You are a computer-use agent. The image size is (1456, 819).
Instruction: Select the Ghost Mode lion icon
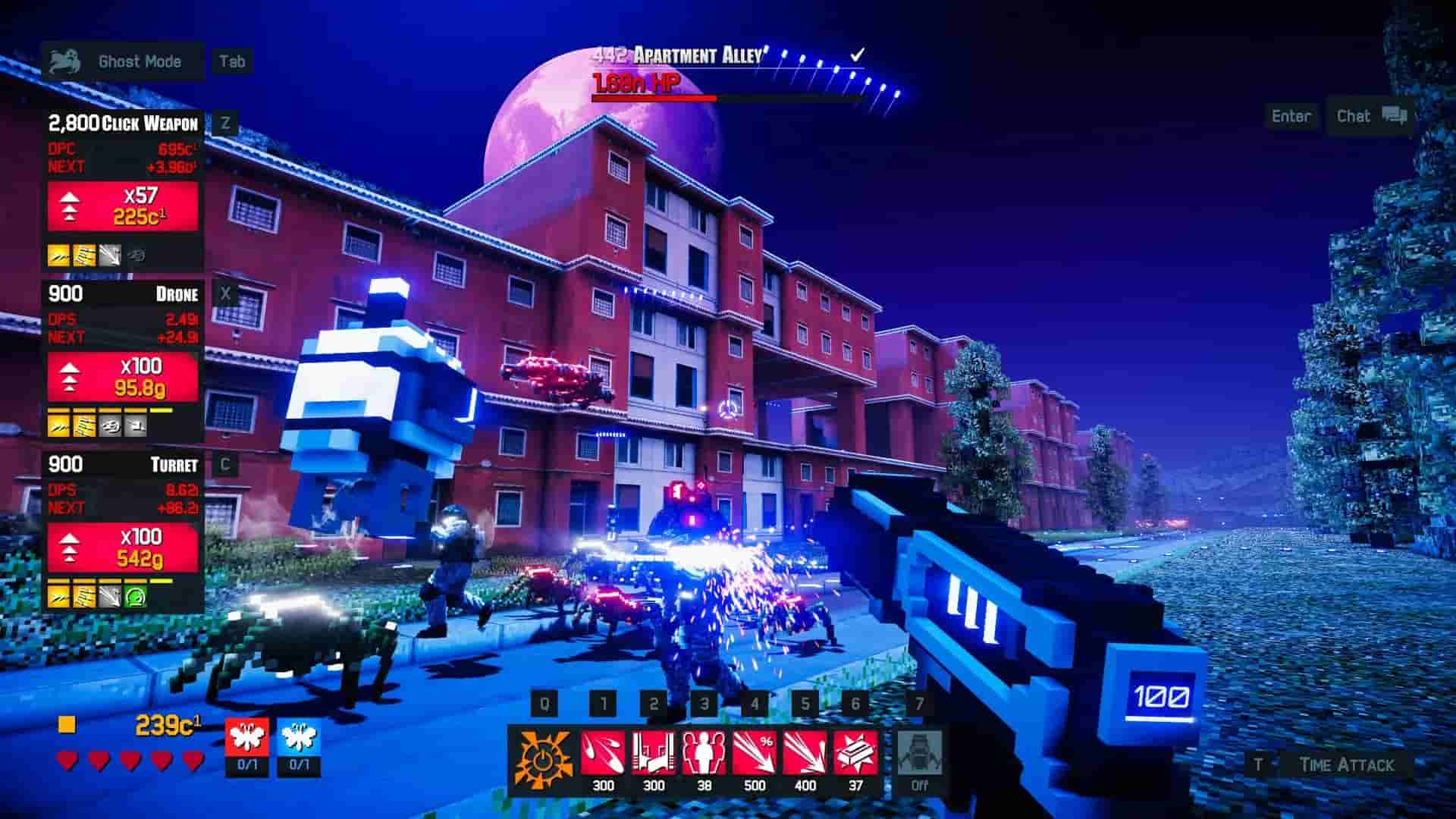coord(65,61)
